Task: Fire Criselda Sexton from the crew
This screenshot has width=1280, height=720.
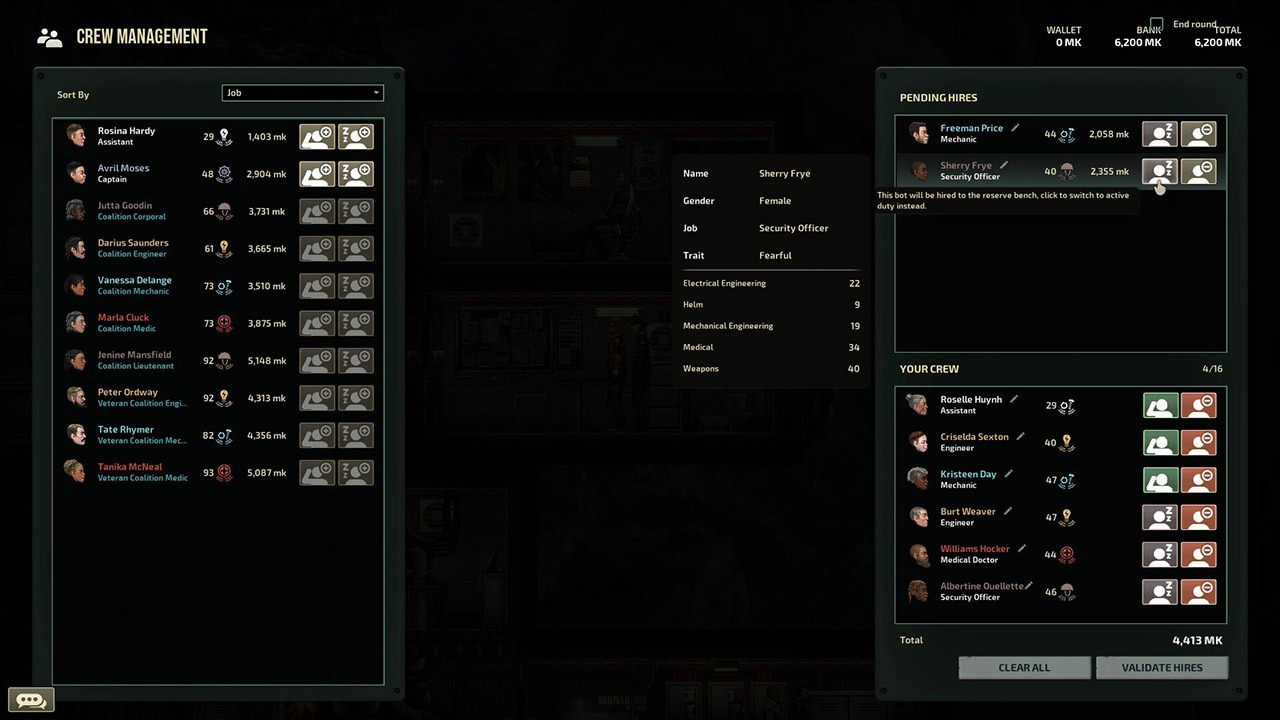Action: 1198,442
